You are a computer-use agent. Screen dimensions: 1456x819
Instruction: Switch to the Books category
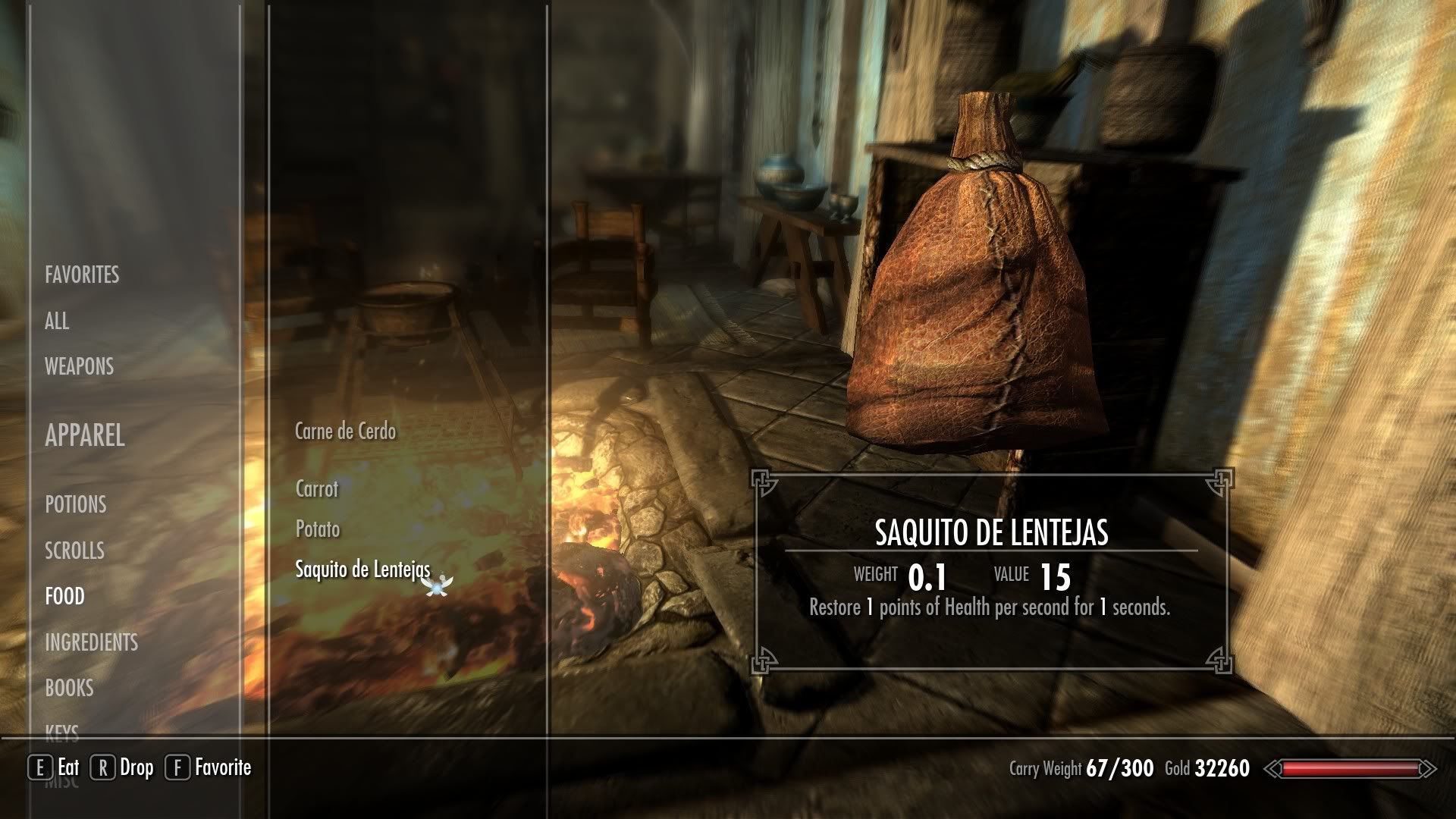[x=69, y=688]
